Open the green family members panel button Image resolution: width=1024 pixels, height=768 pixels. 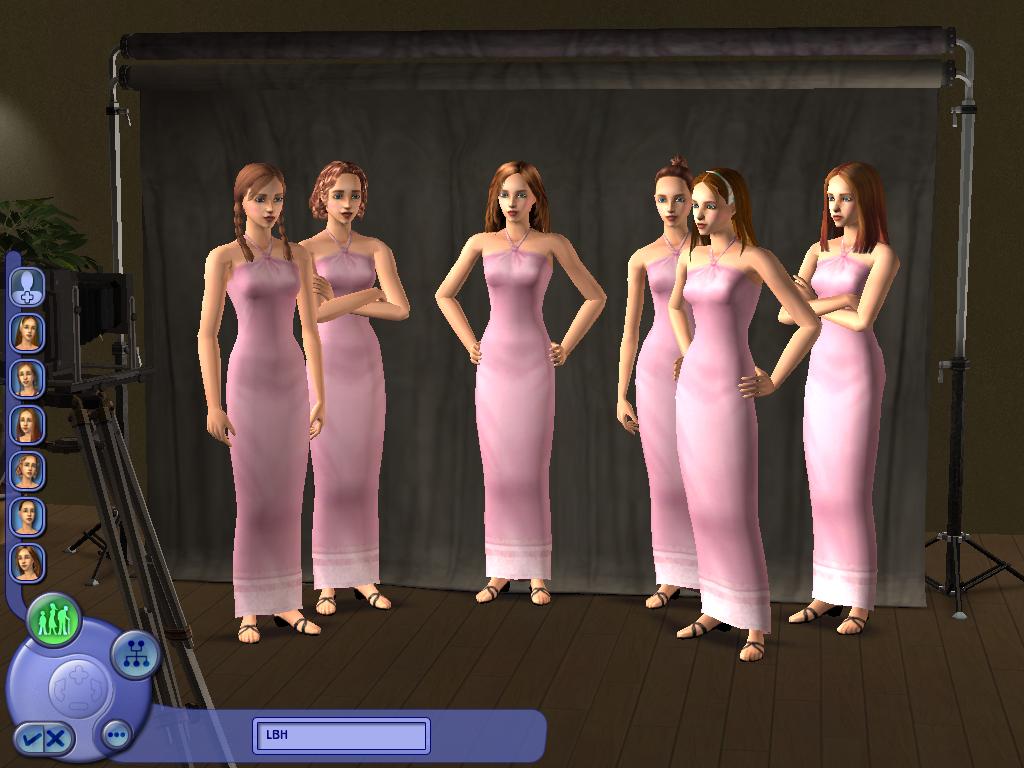point(54,620)
